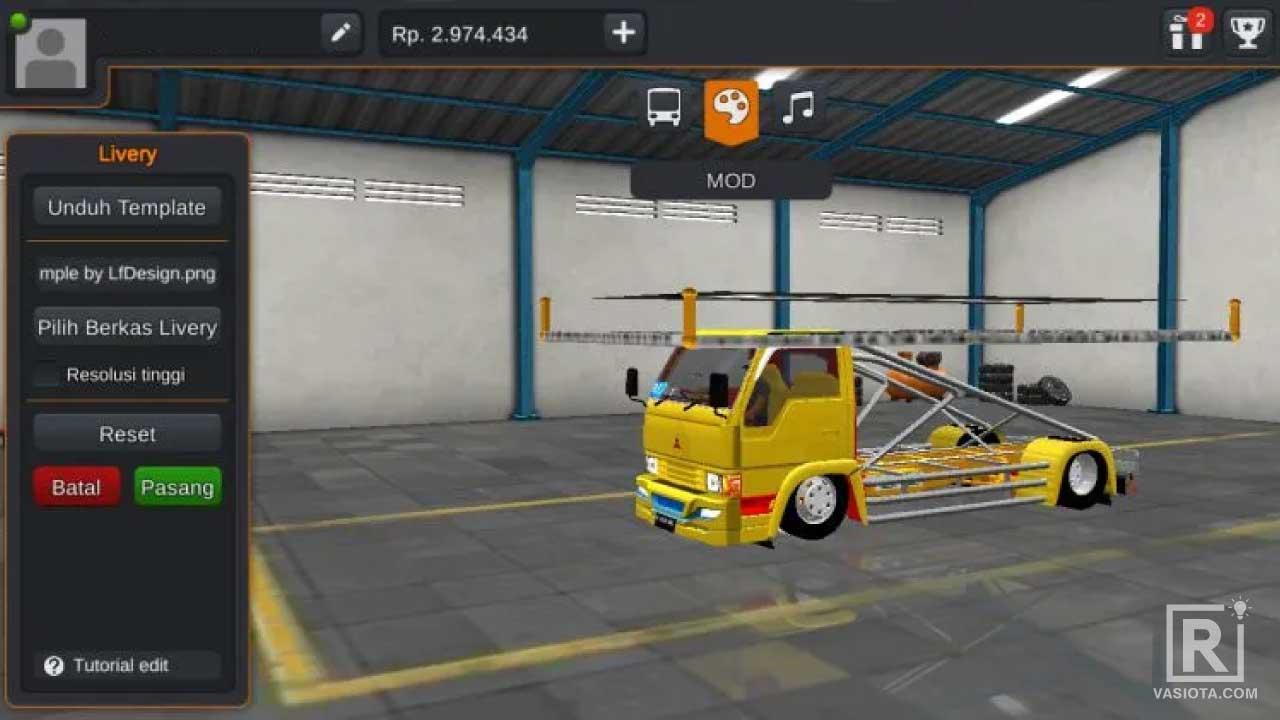This screenshot has width=1280, height=720.
Task: Enable the Resolusi tinggi checkbox
Action: [45, 374]
